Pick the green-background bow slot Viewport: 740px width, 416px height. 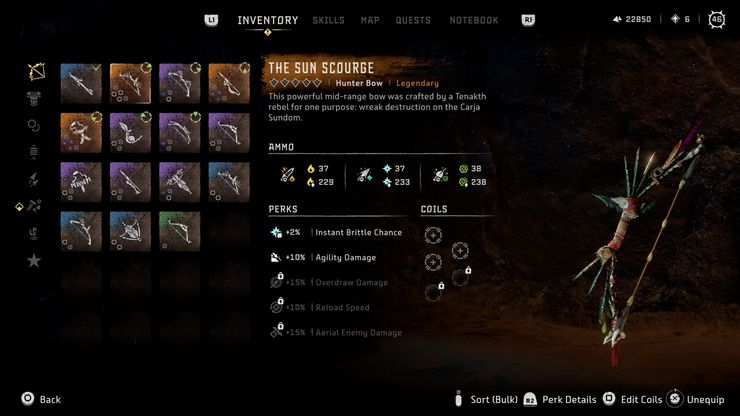click(x=180, y=231)
